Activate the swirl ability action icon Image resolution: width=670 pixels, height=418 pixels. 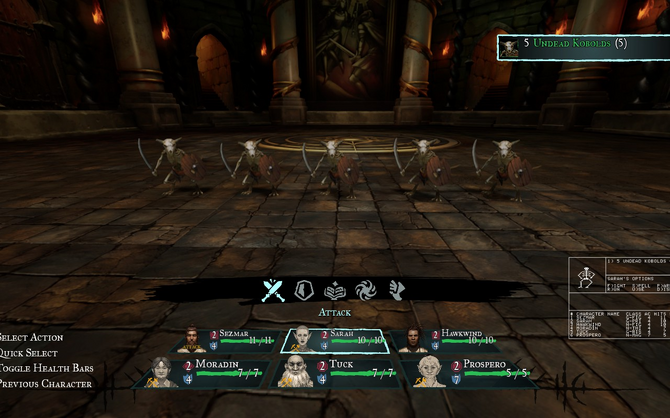365,290
